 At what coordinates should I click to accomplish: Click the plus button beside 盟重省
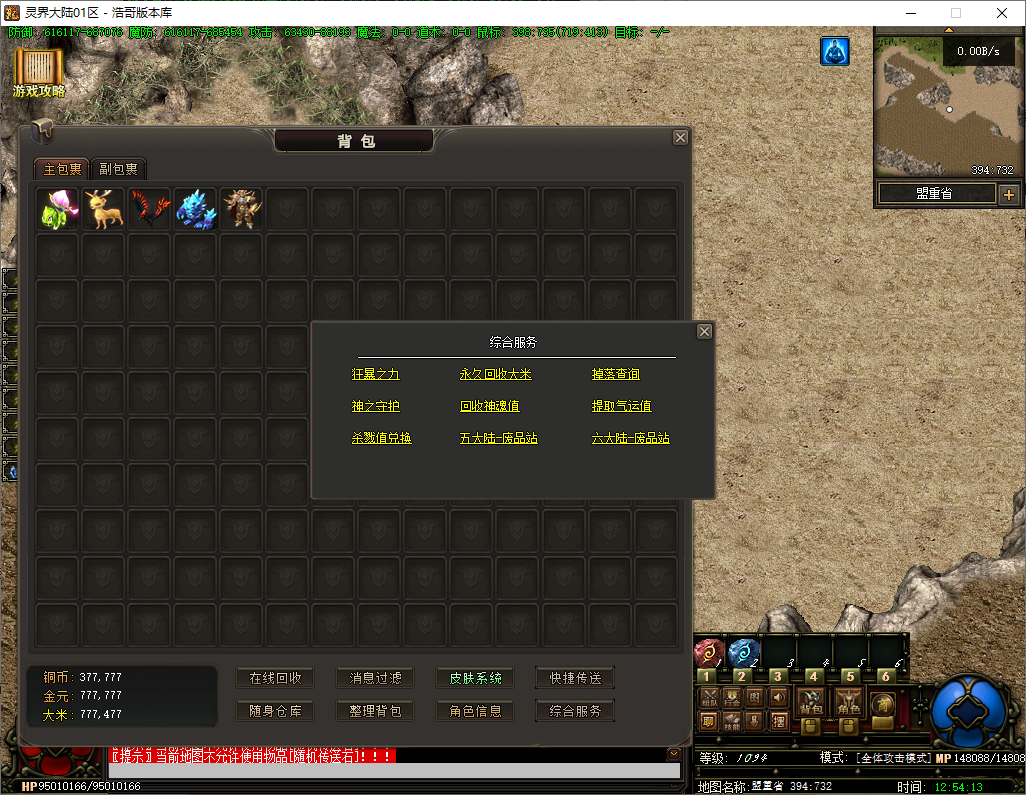1008,194
